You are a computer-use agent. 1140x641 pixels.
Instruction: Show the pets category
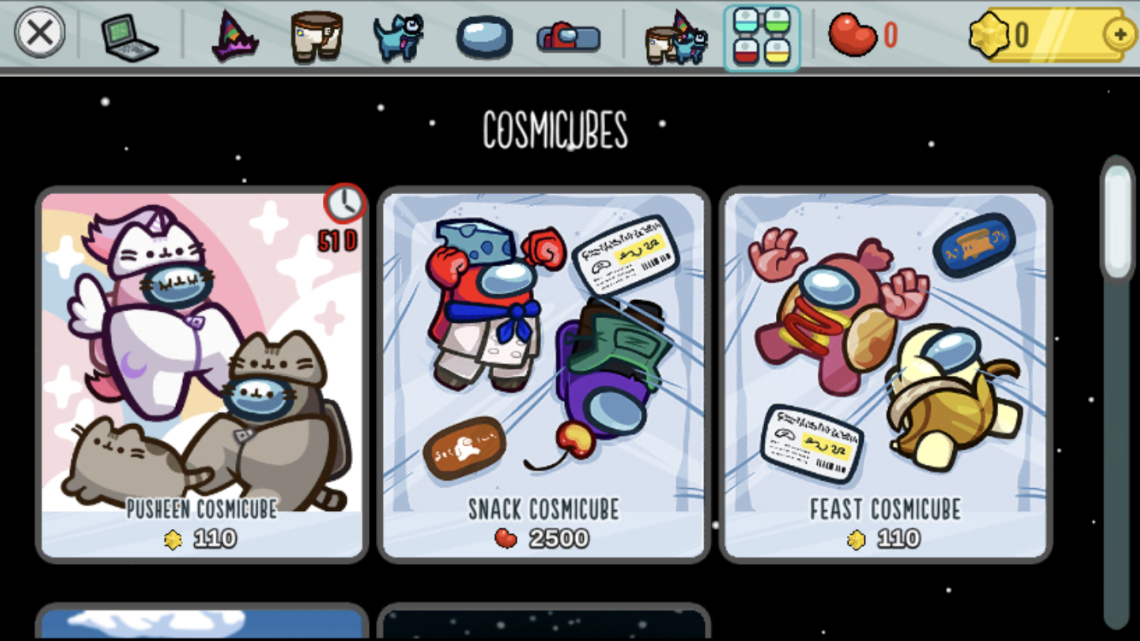(x=397, y=37)
